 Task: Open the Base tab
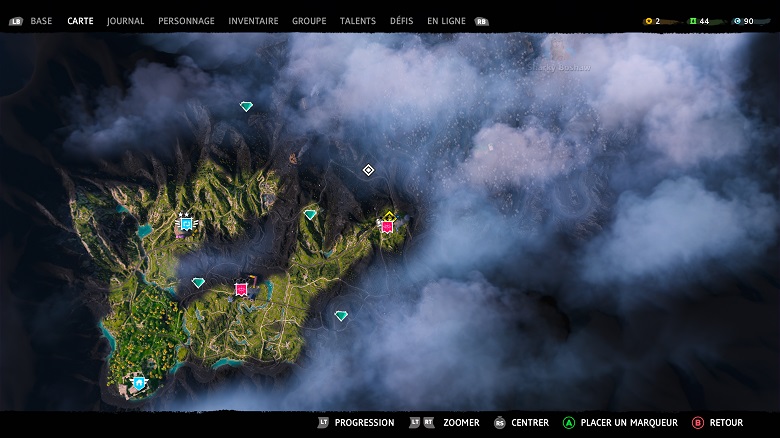(x=41, y=21)
